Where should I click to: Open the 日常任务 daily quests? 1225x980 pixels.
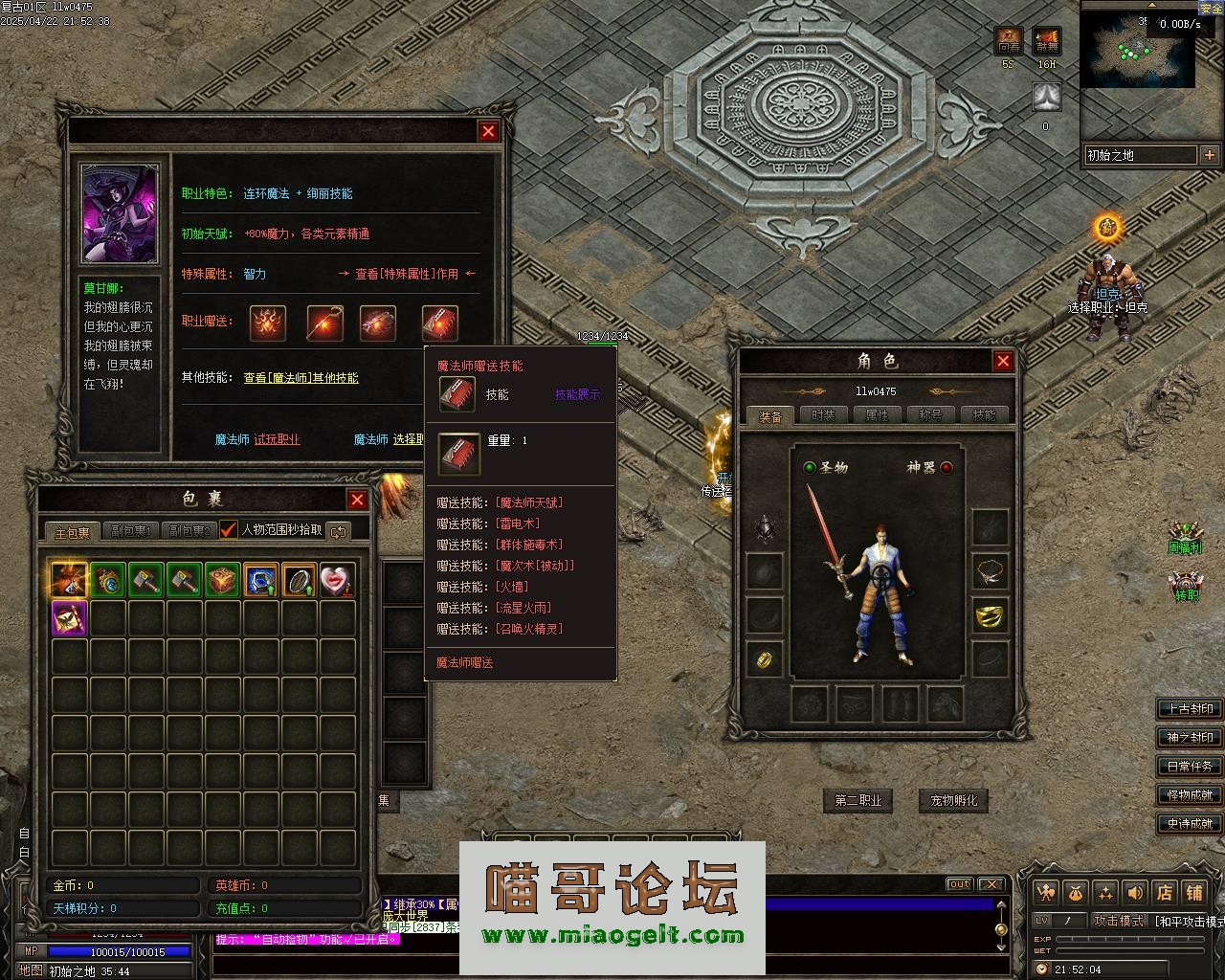point(1190,767)
